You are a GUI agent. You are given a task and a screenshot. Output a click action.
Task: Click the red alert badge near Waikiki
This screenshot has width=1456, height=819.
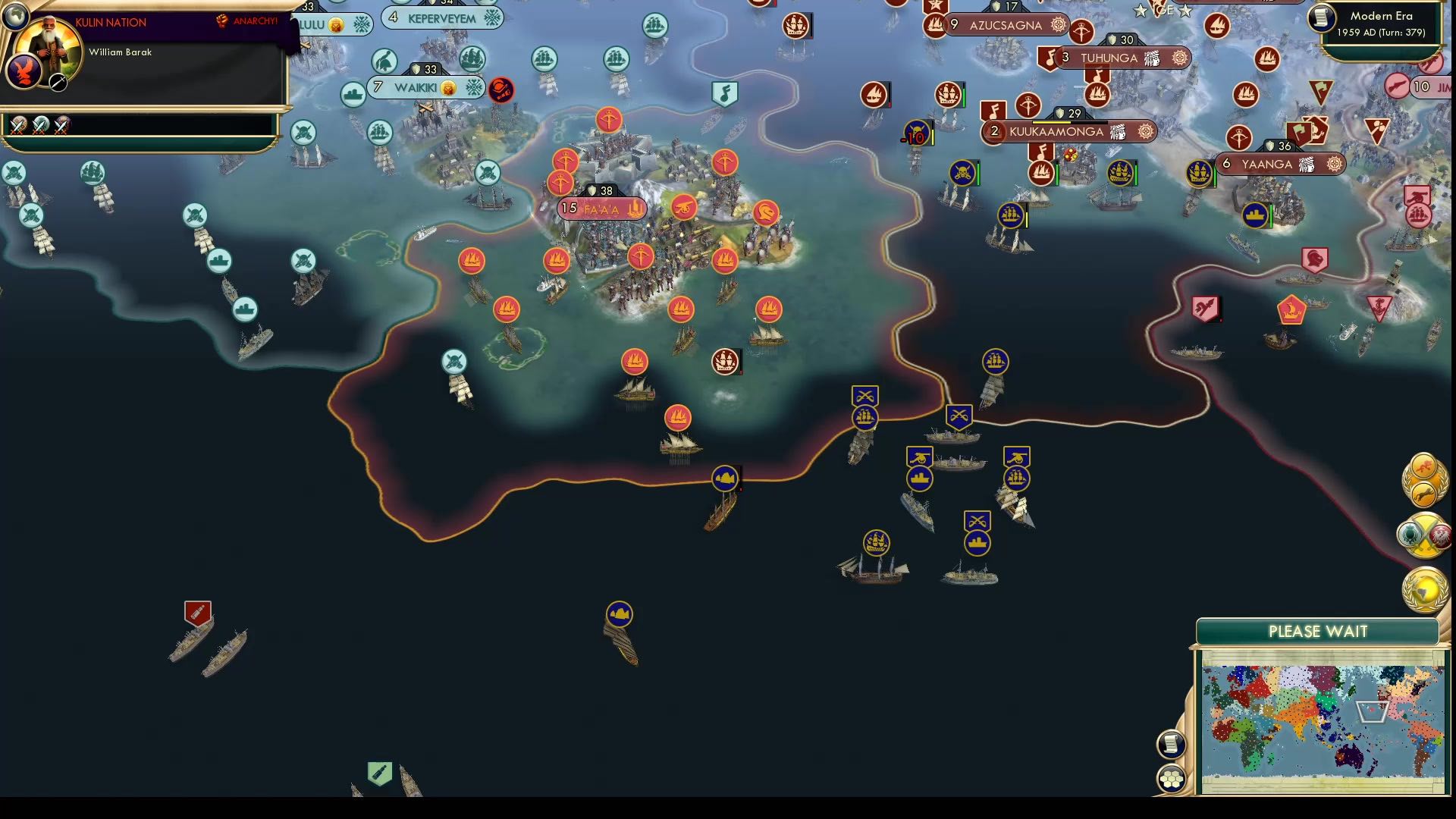(x=500, y=89)
